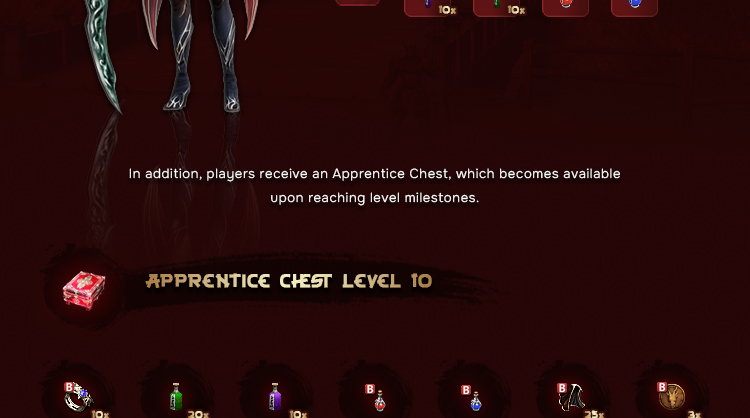Select the green bottle reward marked 20x
The width and height of the screenshot is (750, 418).
click(x=176, y=398)
